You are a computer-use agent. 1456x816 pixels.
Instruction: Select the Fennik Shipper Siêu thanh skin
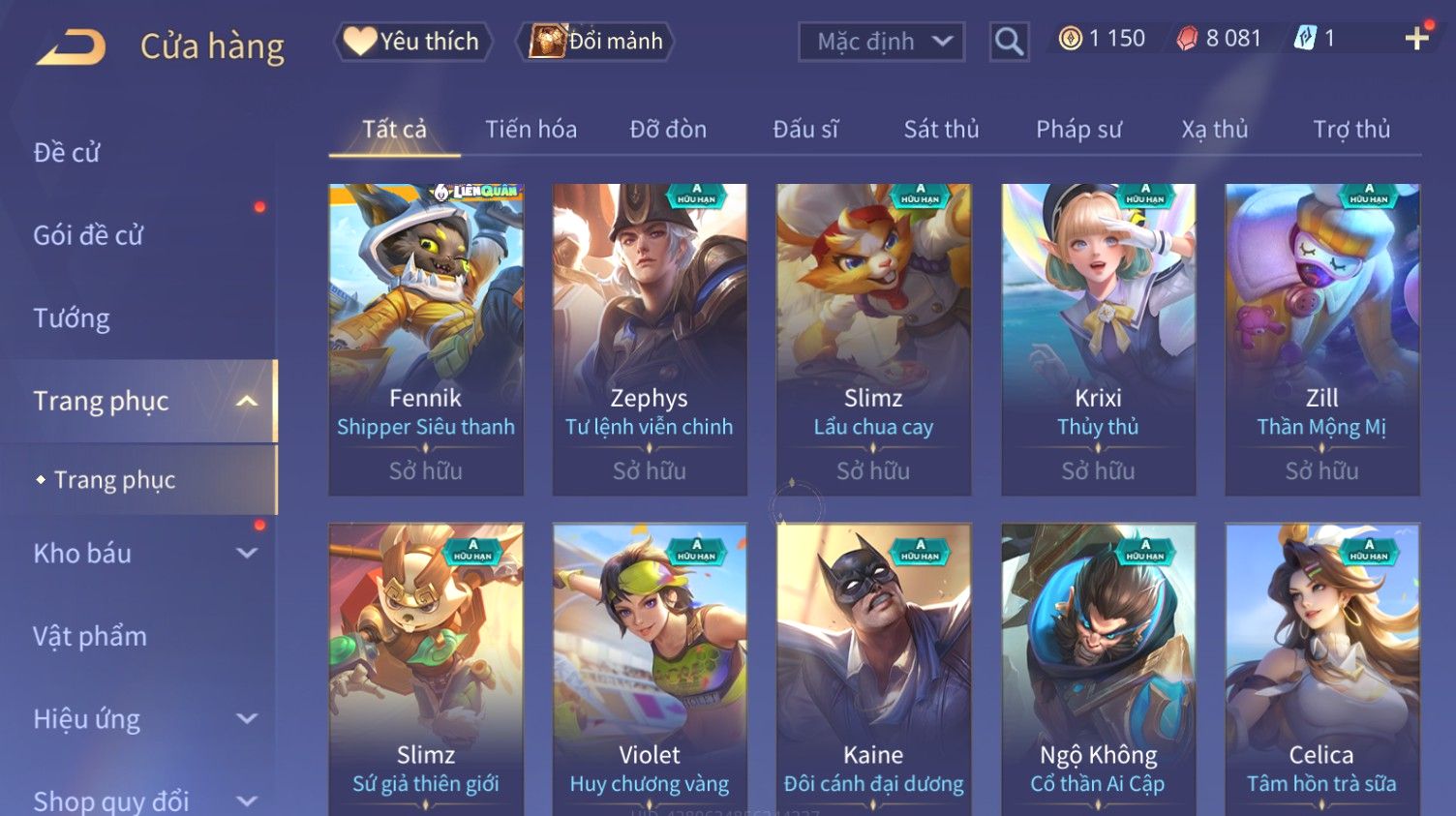tap(426, 339)
